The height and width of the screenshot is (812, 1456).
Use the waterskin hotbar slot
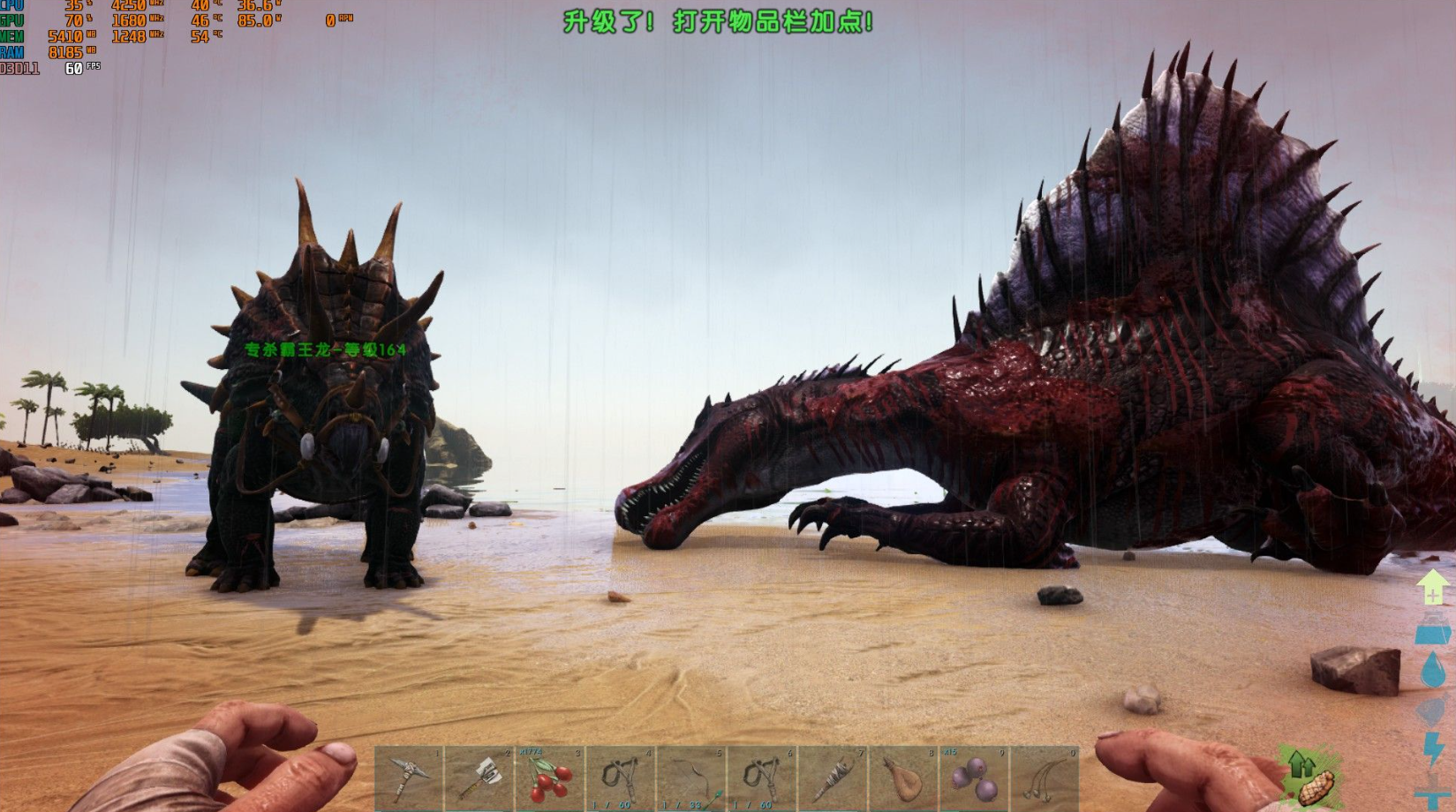[x=903, y=778]
